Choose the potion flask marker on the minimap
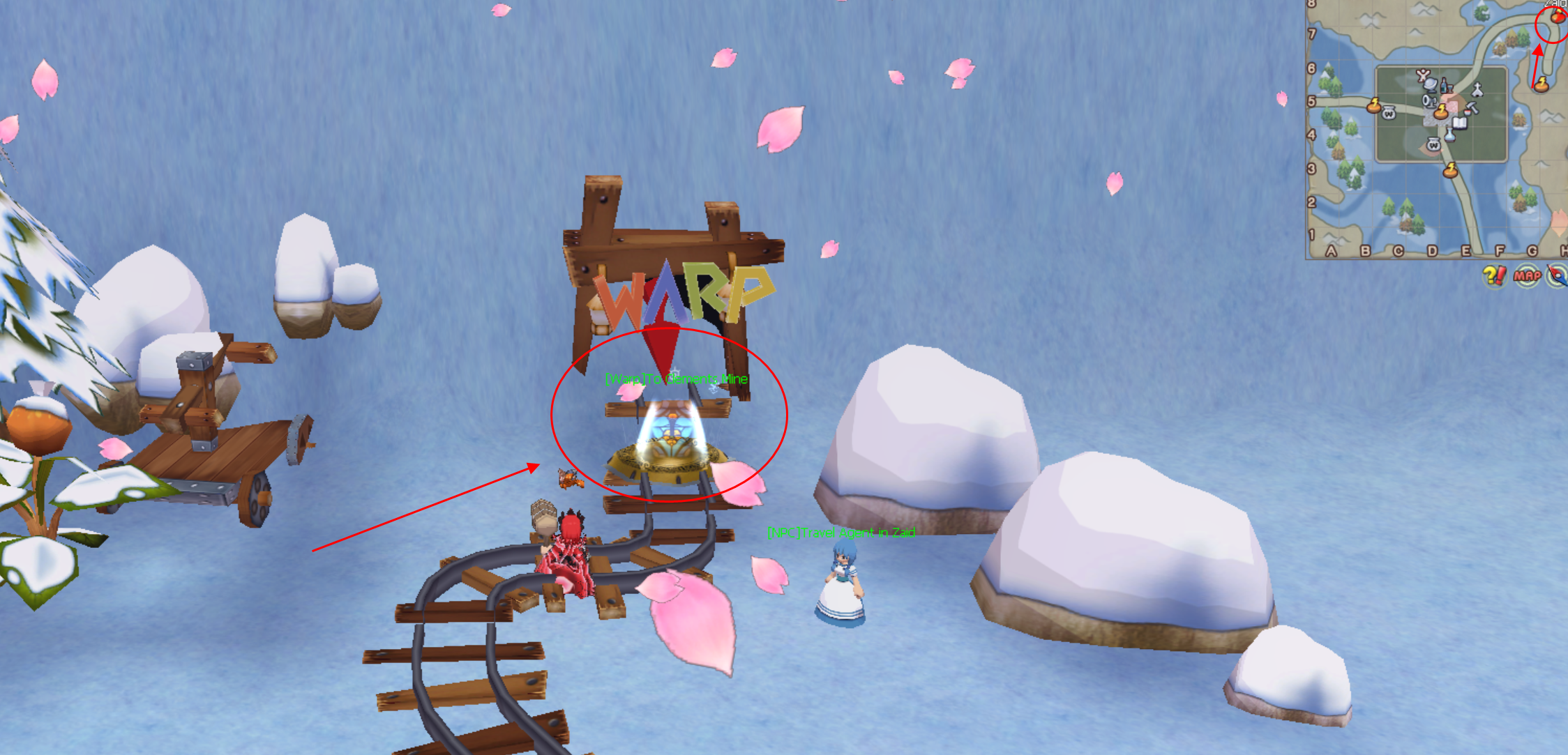 (x=1449, y=135)
